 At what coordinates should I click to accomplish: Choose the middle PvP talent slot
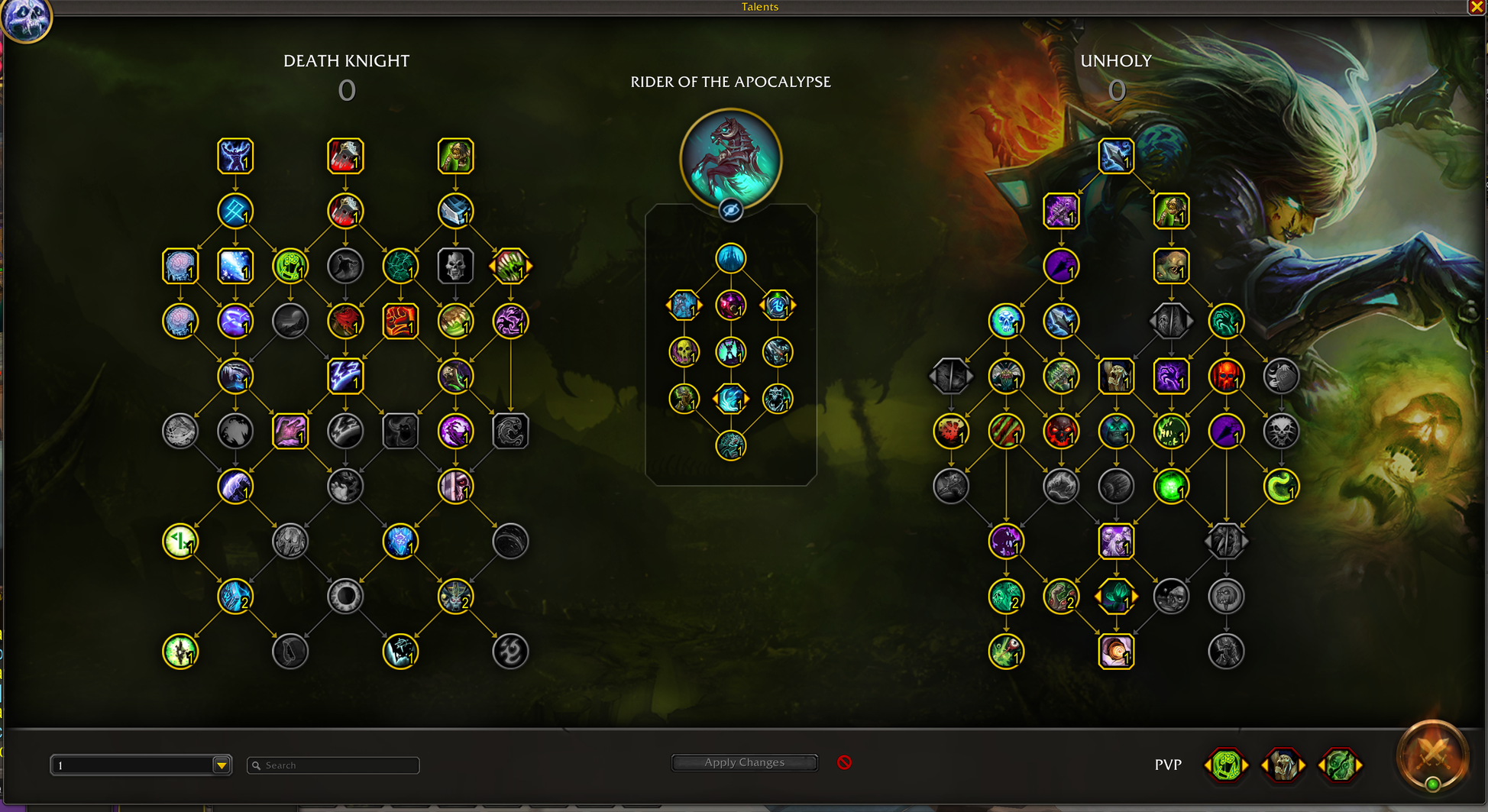[1283, 765]
